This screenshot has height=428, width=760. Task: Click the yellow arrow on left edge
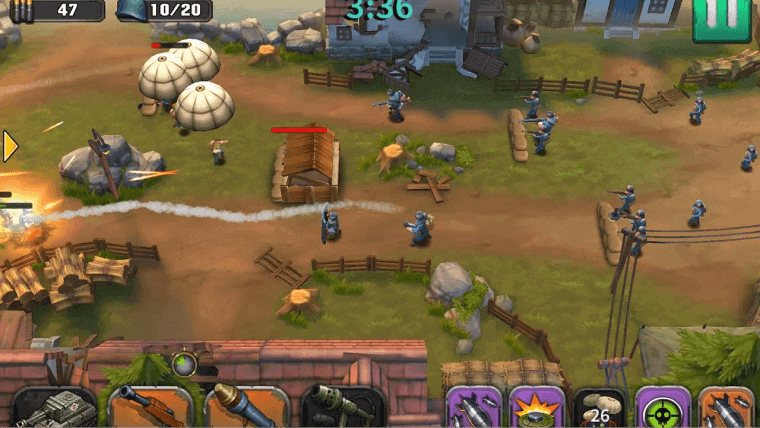coord(9,146)
